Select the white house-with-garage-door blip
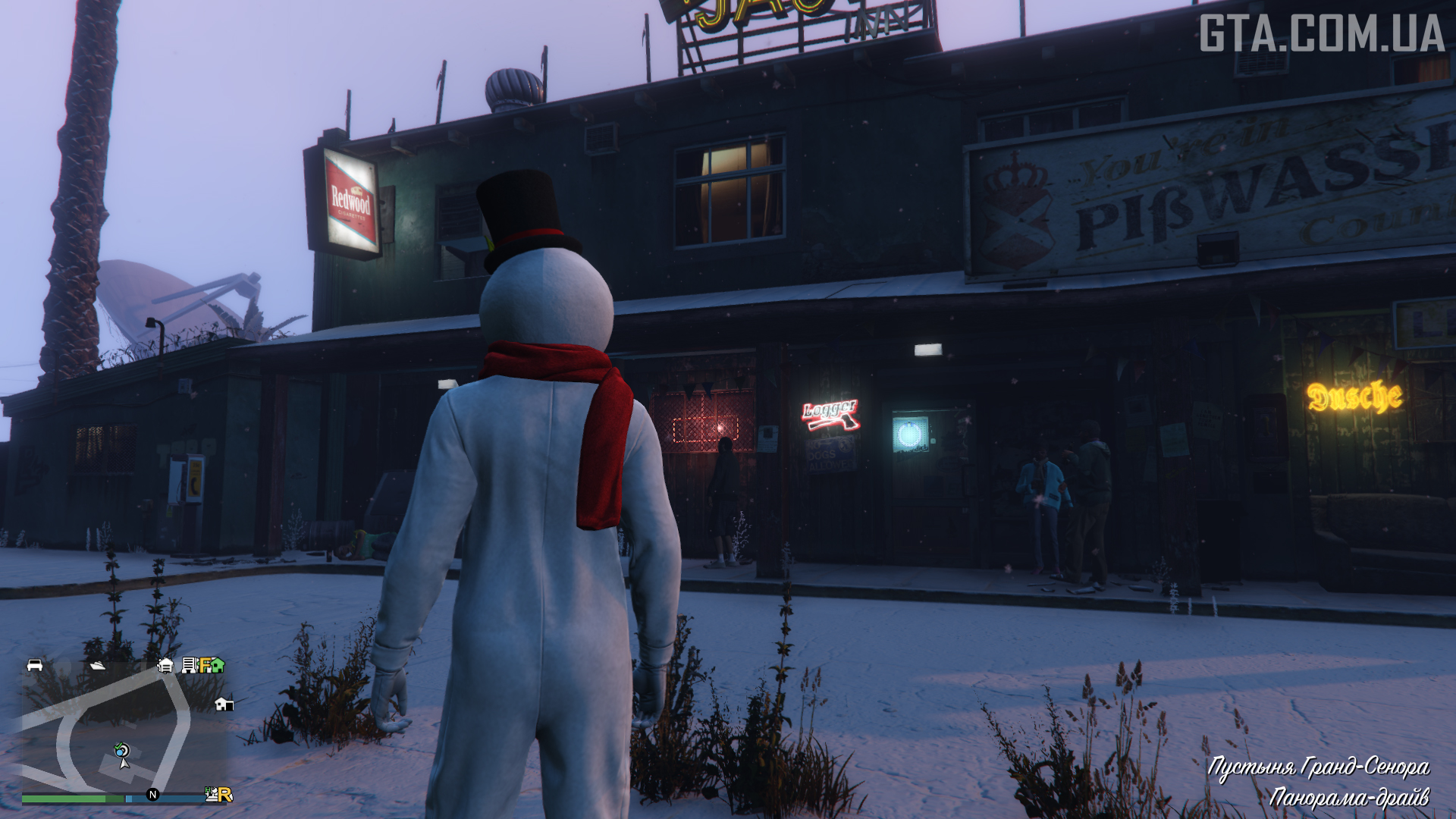This screenshot has height=819, width=1456. click(165, 666)
